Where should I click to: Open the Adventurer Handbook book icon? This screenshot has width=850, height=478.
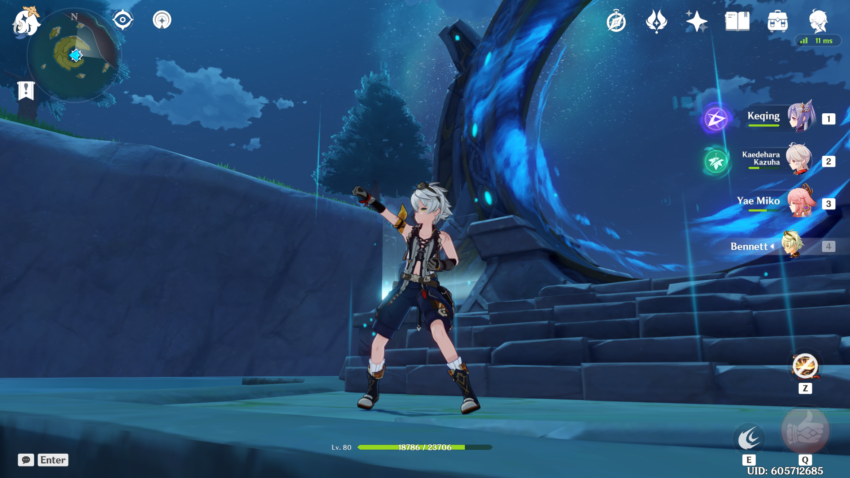coord(737,21)
